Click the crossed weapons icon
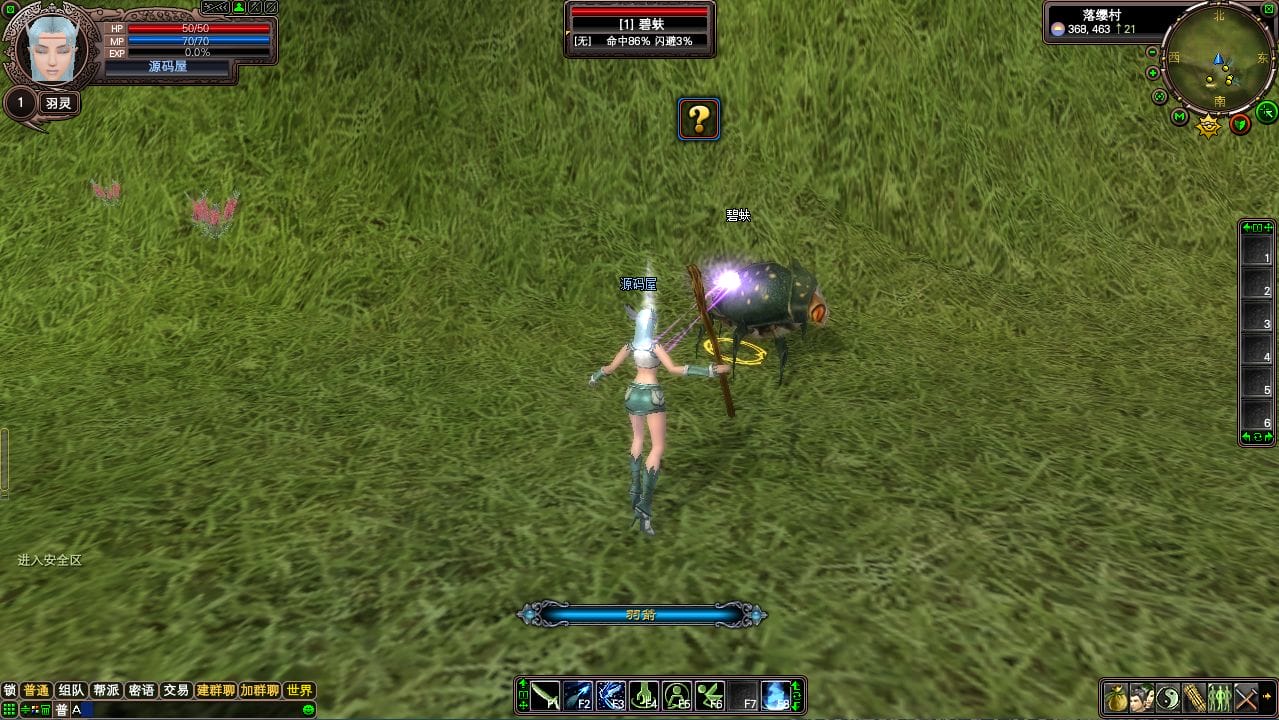 pos(1246,697)
